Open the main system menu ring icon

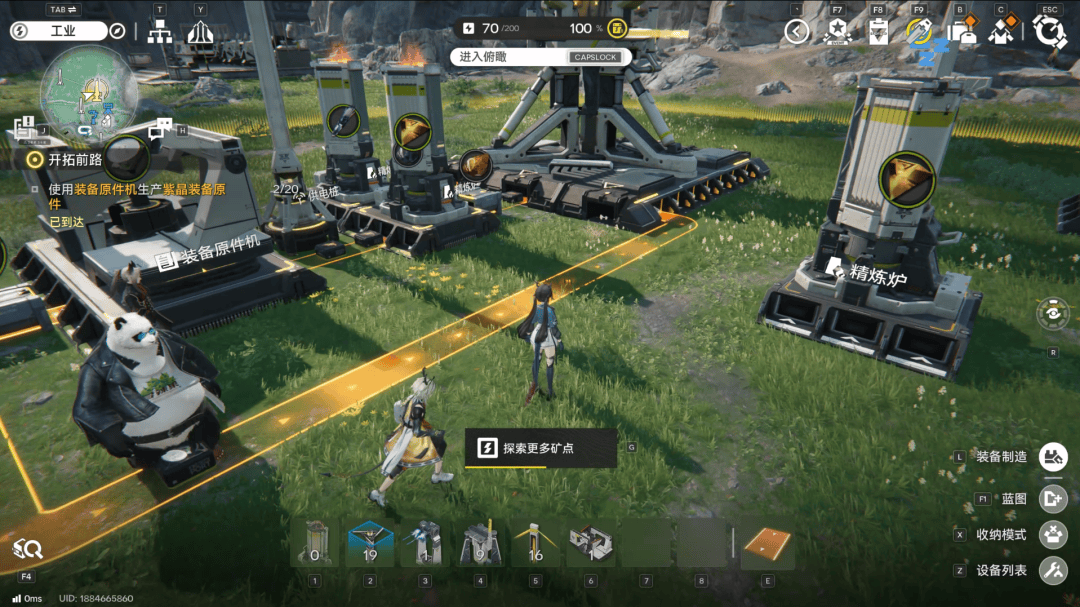[x=1049, y=31]
